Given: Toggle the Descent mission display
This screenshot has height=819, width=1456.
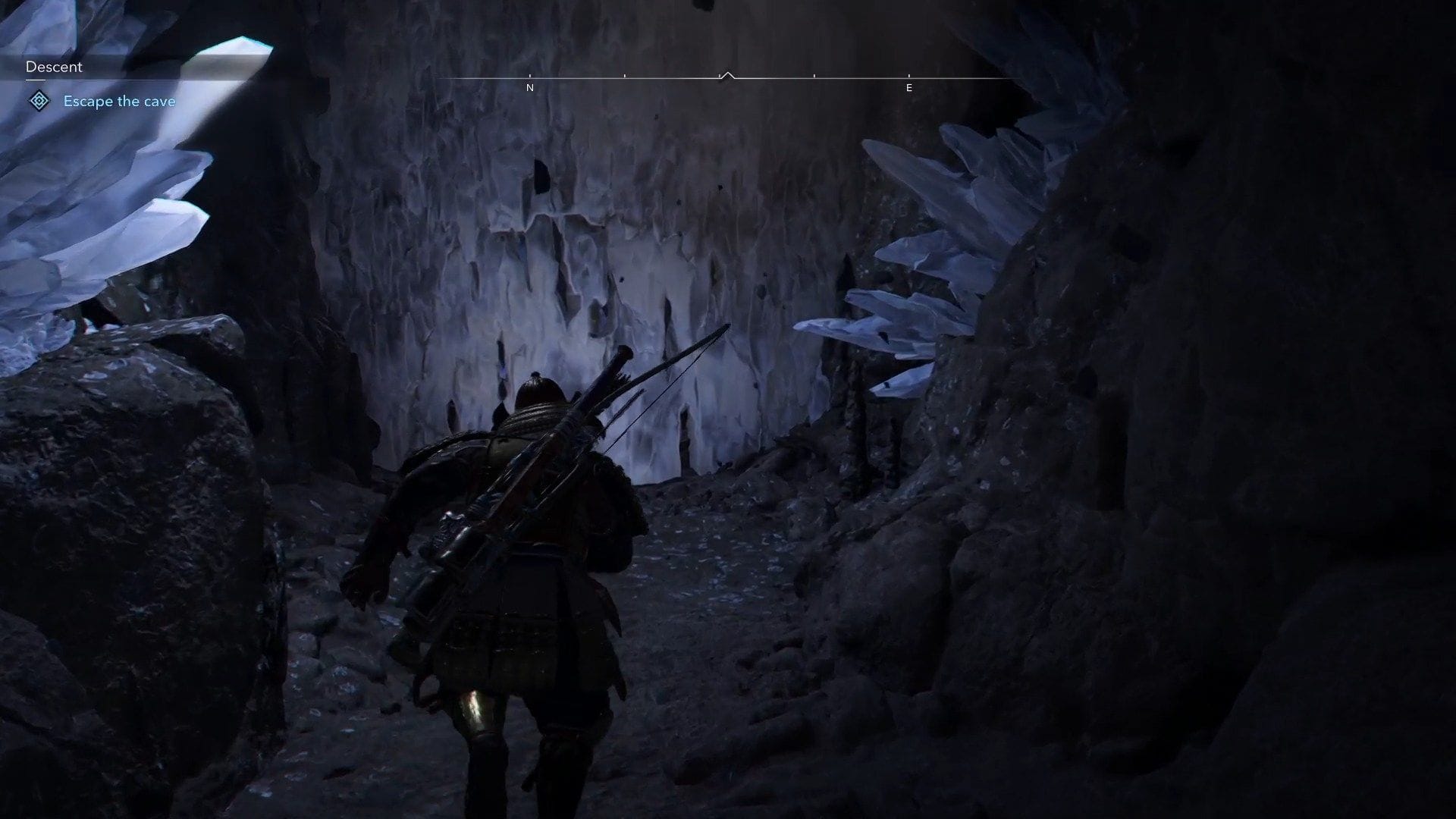Looking at the screenshot, I should [x=53, y=67].
